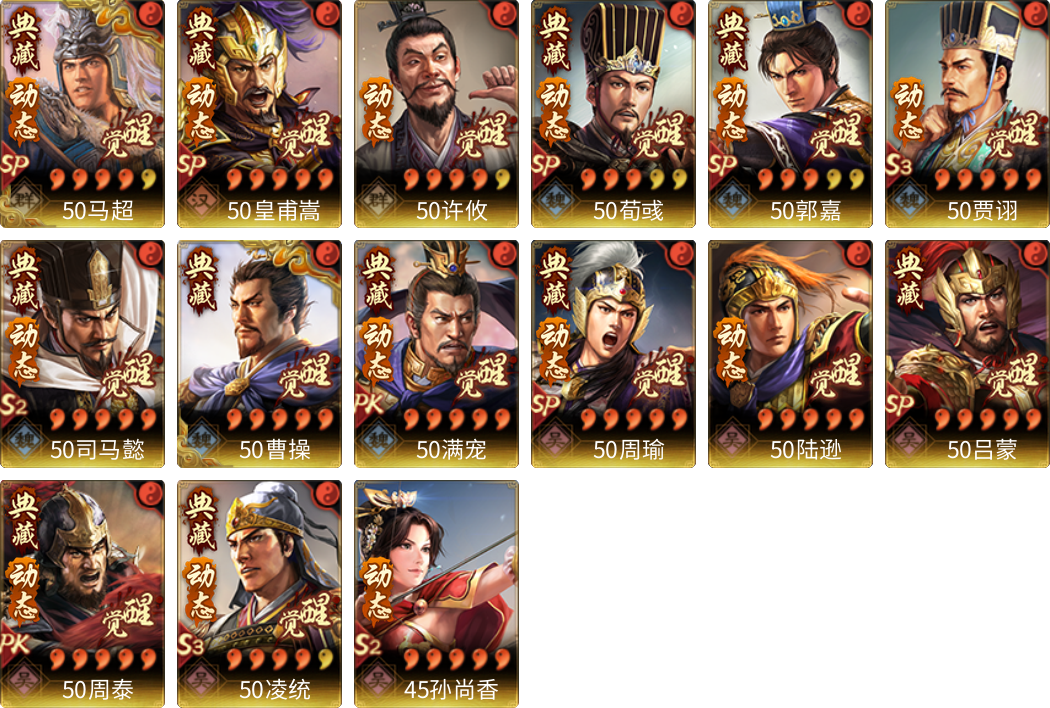Choose the level 45 孙尚香 card
The height and width of the screenshot is (708, 1050).
click(436, 593)
